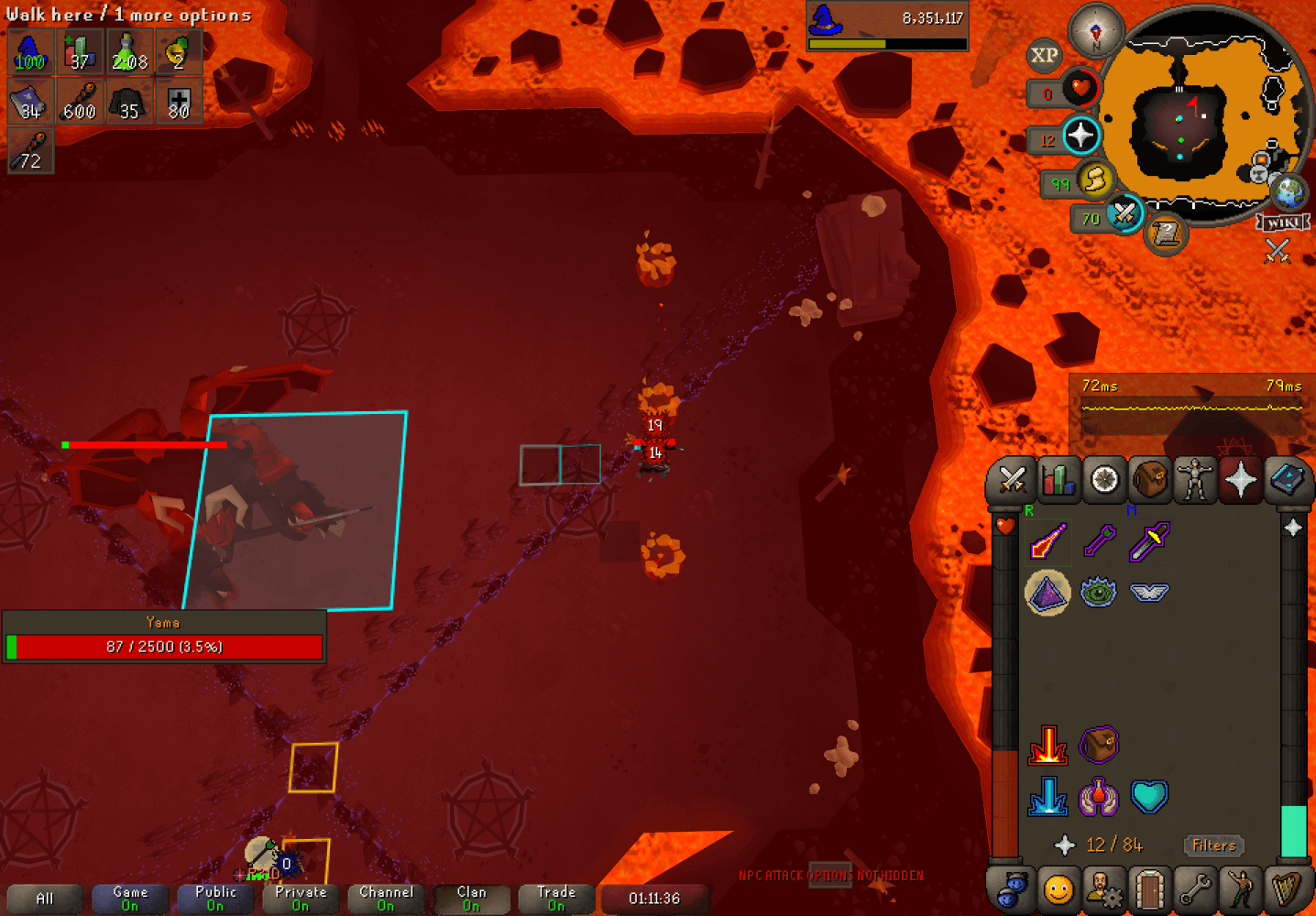Open the Settings wrench tab
The width and height of the screenshot is (1316, 916).
pos(1196,889)
